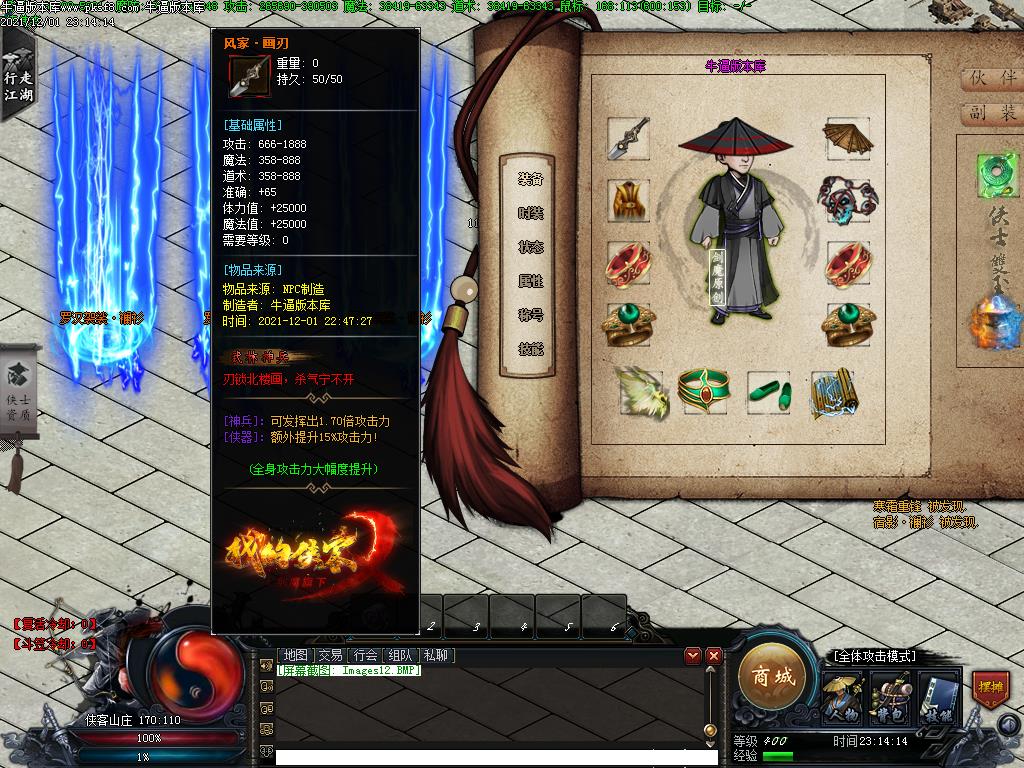Image resolution: width=1024 pixels, height=768 pixels.
Task: Click the red 摆摊 stall button
Action: tap(989, 689)
